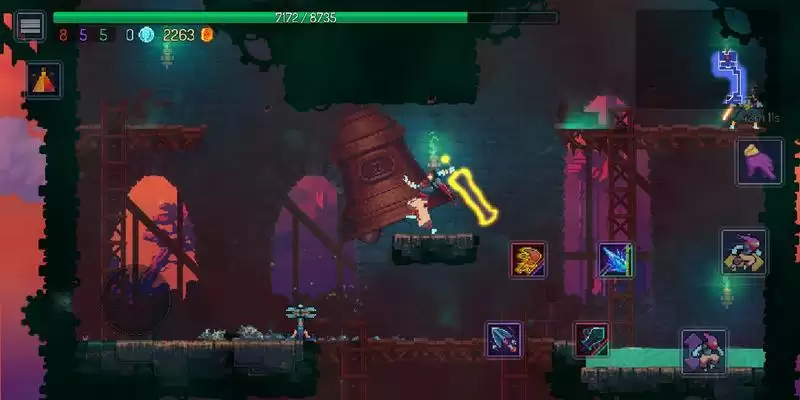Attack with the blue dagger weapon
The width and height of the screenshot is (800, 400).
coord(503,339)
